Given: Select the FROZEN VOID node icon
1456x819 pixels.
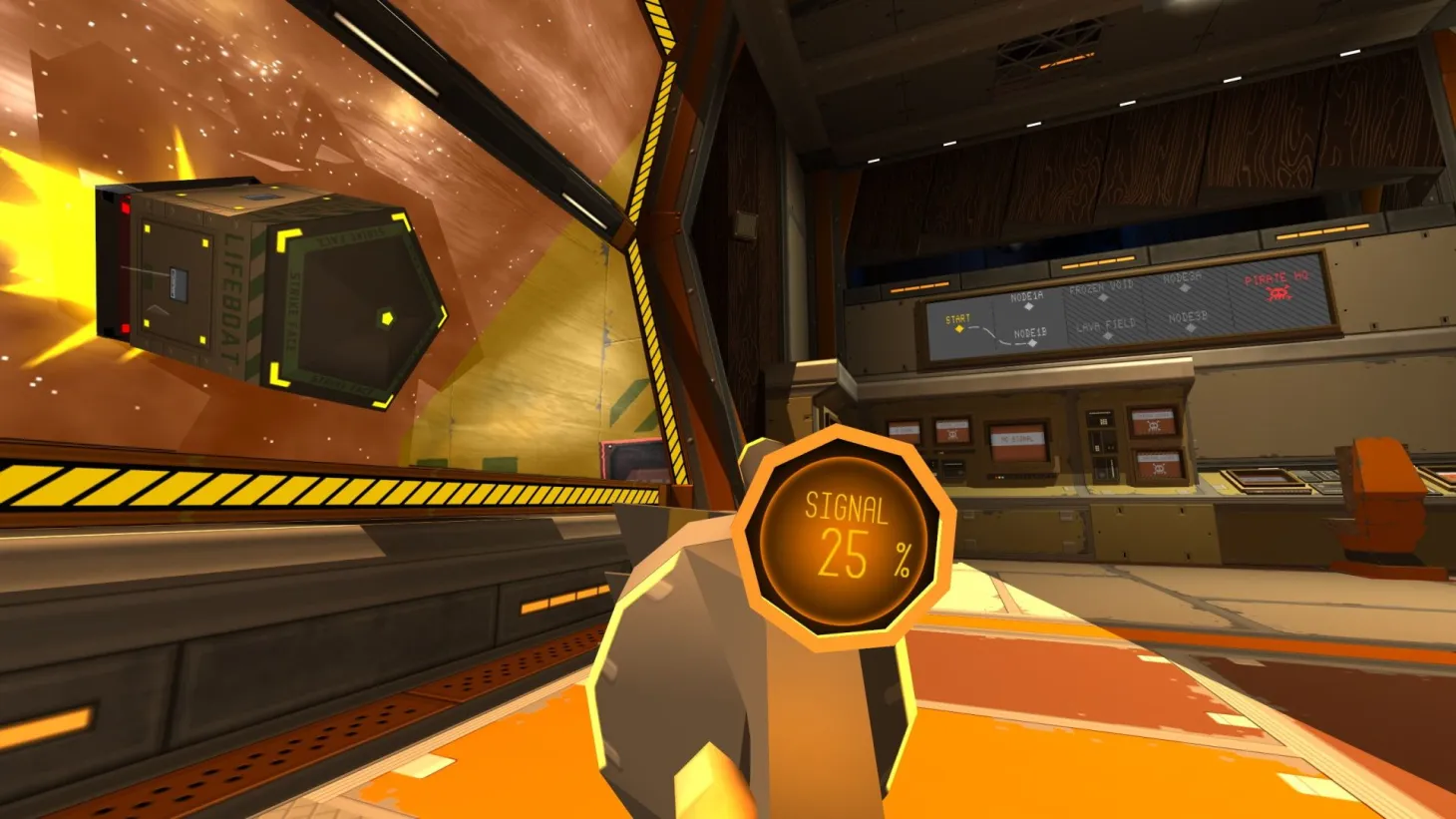Looking at the screenshot, I should tap(1103, 297).
